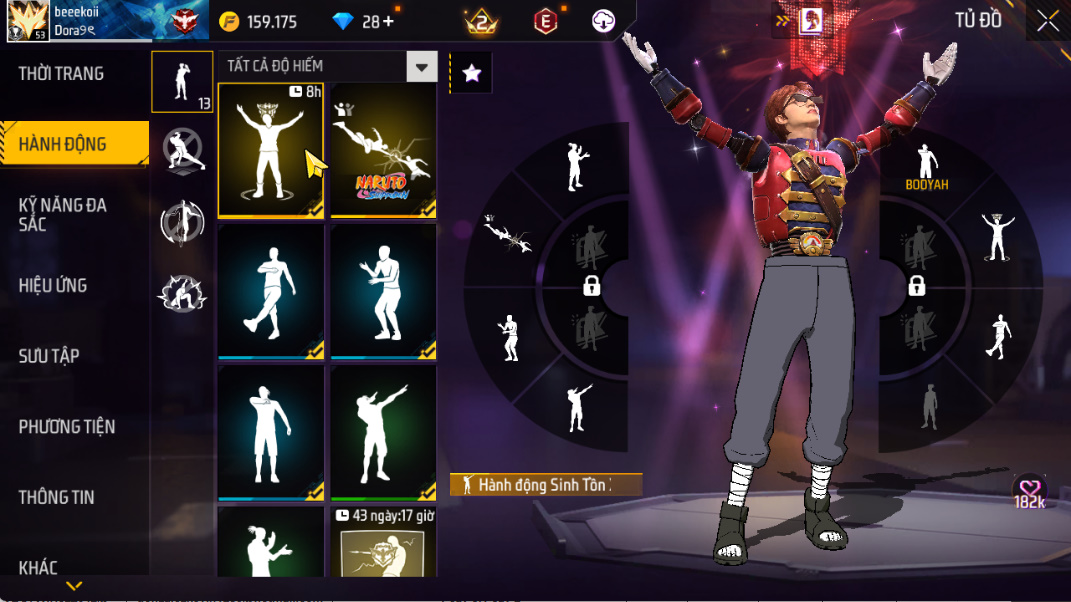The image size is (1071, 602).
Task: Show the Thông Tin section
Action: click(x=57, y=497)
